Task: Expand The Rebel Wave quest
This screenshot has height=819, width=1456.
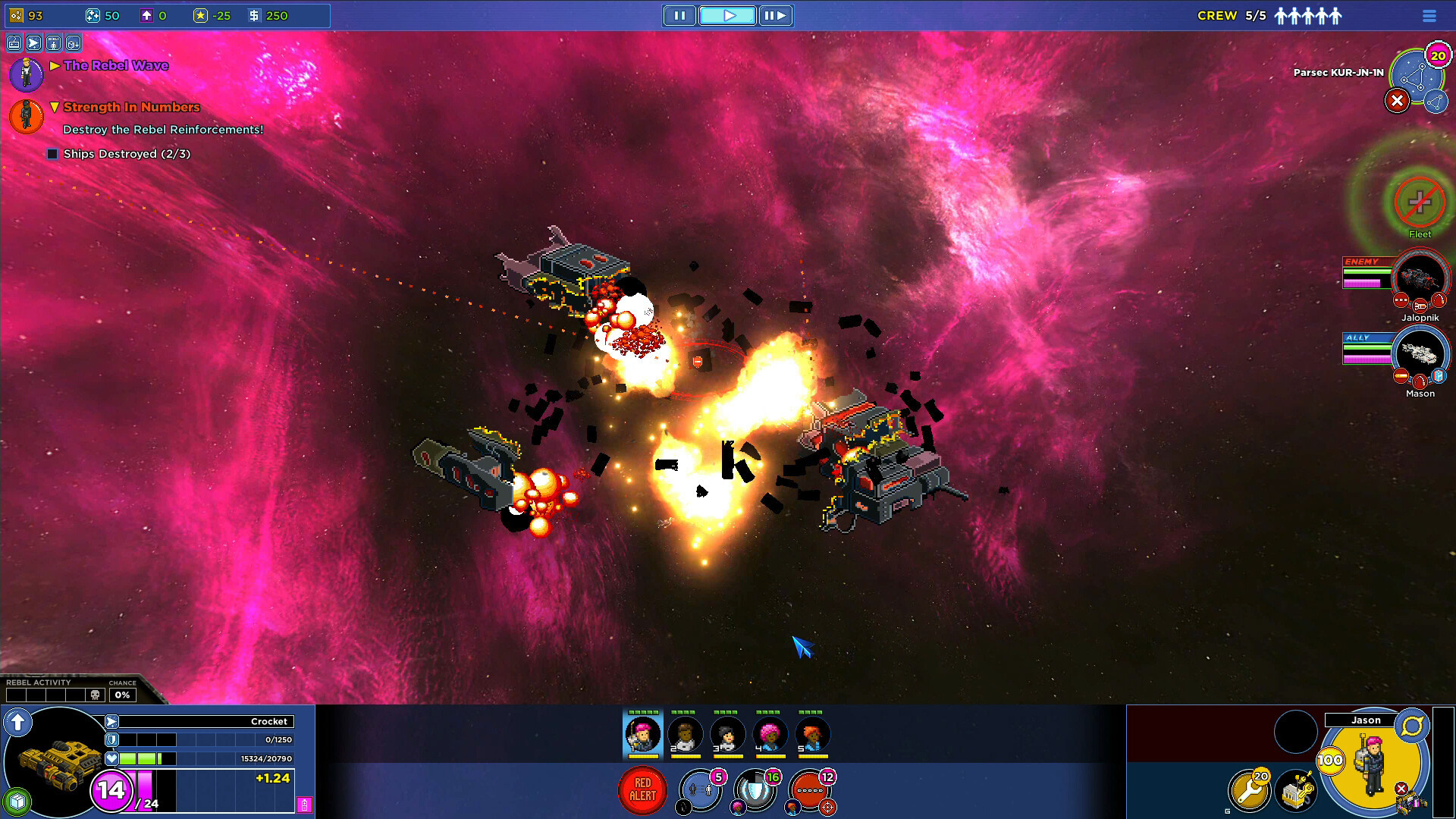Action: click(x=55, y=66)
